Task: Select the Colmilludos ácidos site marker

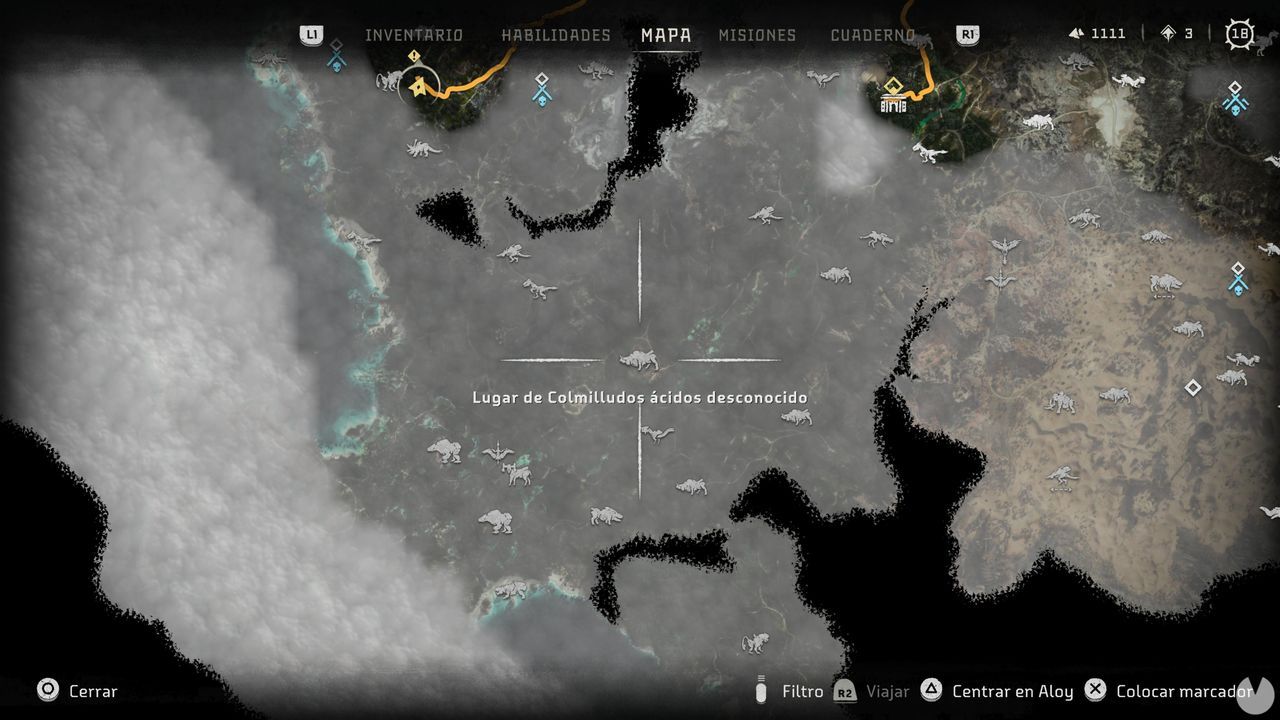Action: (x=639, y=359)
